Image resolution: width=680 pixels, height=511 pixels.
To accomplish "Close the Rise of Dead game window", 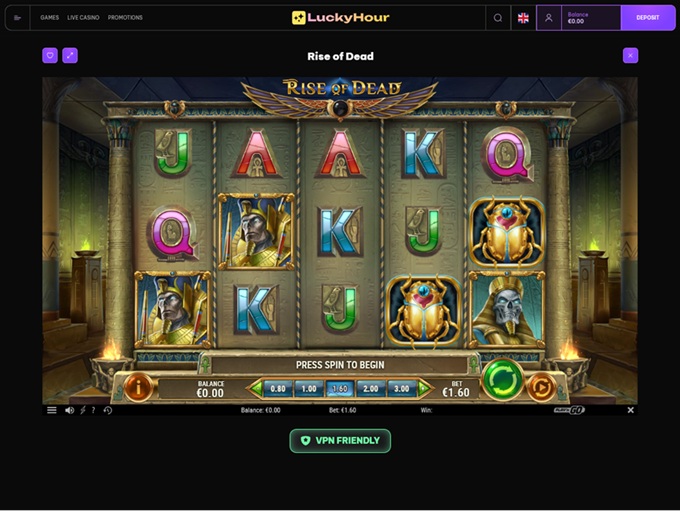I will pos(630,56).
